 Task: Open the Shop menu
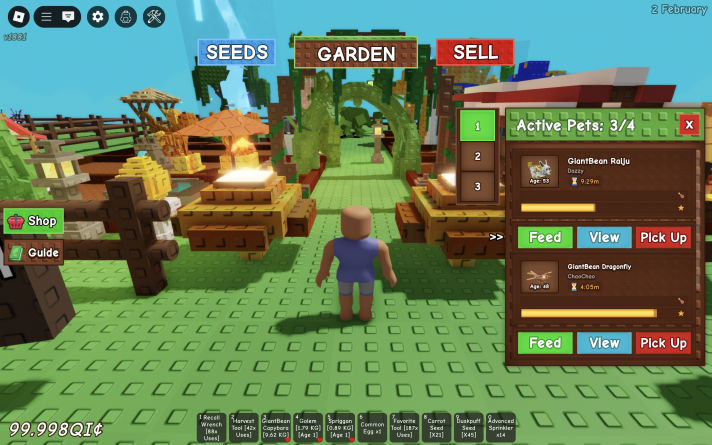click(x=34, y=220)
